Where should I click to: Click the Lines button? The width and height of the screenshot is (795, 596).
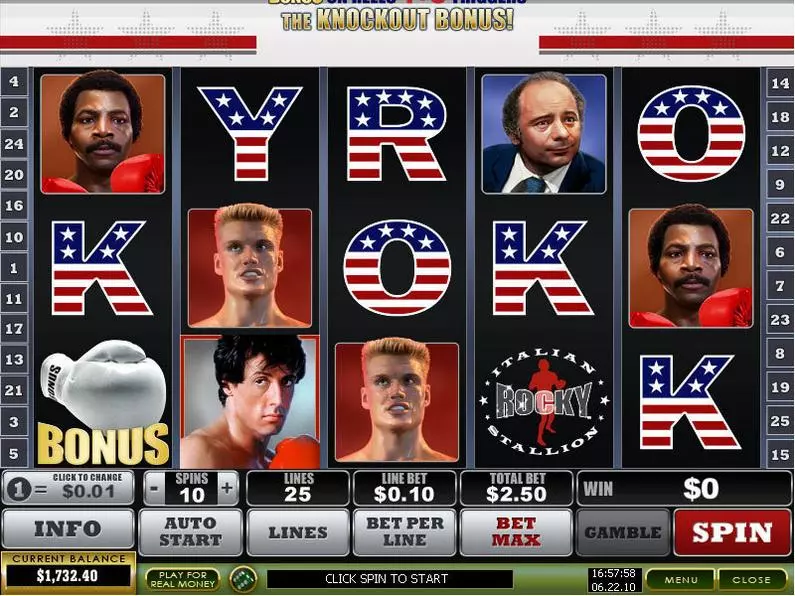tap(297, 532)
